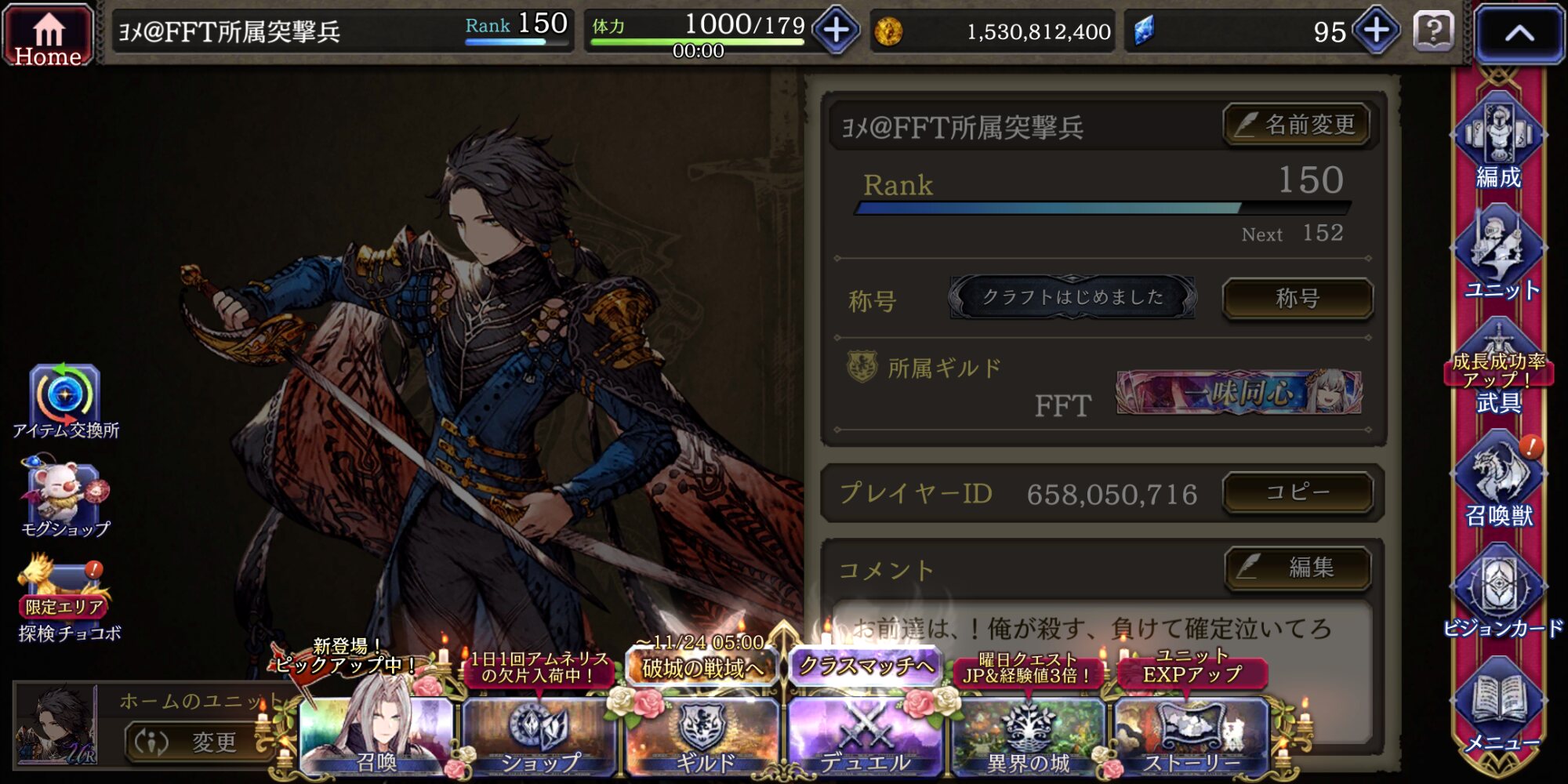Tap the Home button
This screenshot has height=784, width=1568.
[x=48, y=35]
